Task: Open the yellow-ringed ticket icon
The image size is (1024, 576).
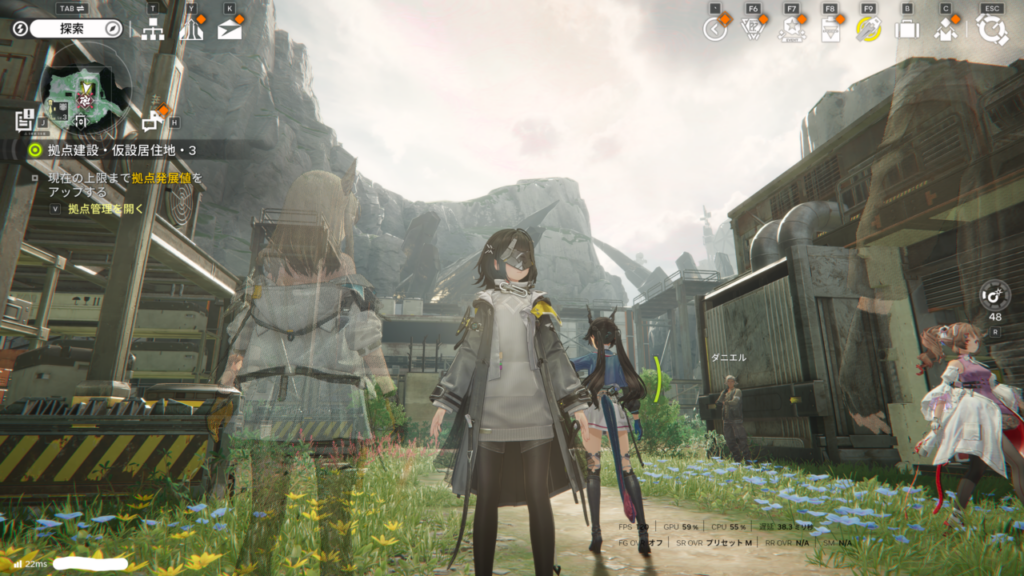Action: (x=868, y=29)
